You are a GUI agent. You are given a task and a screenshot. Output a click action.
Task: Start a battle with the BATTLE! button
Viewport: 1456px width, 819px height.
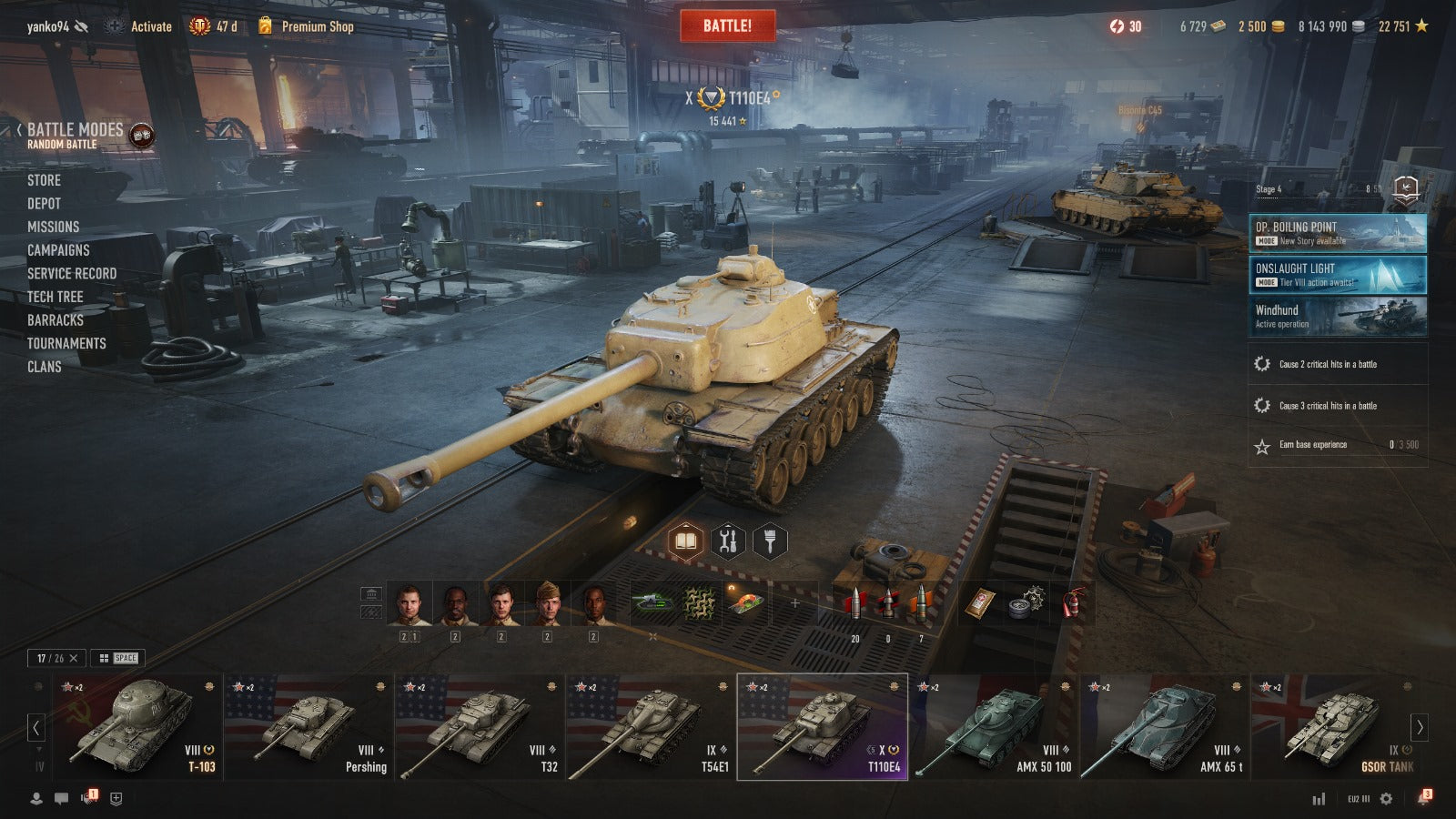coord(727,26)
